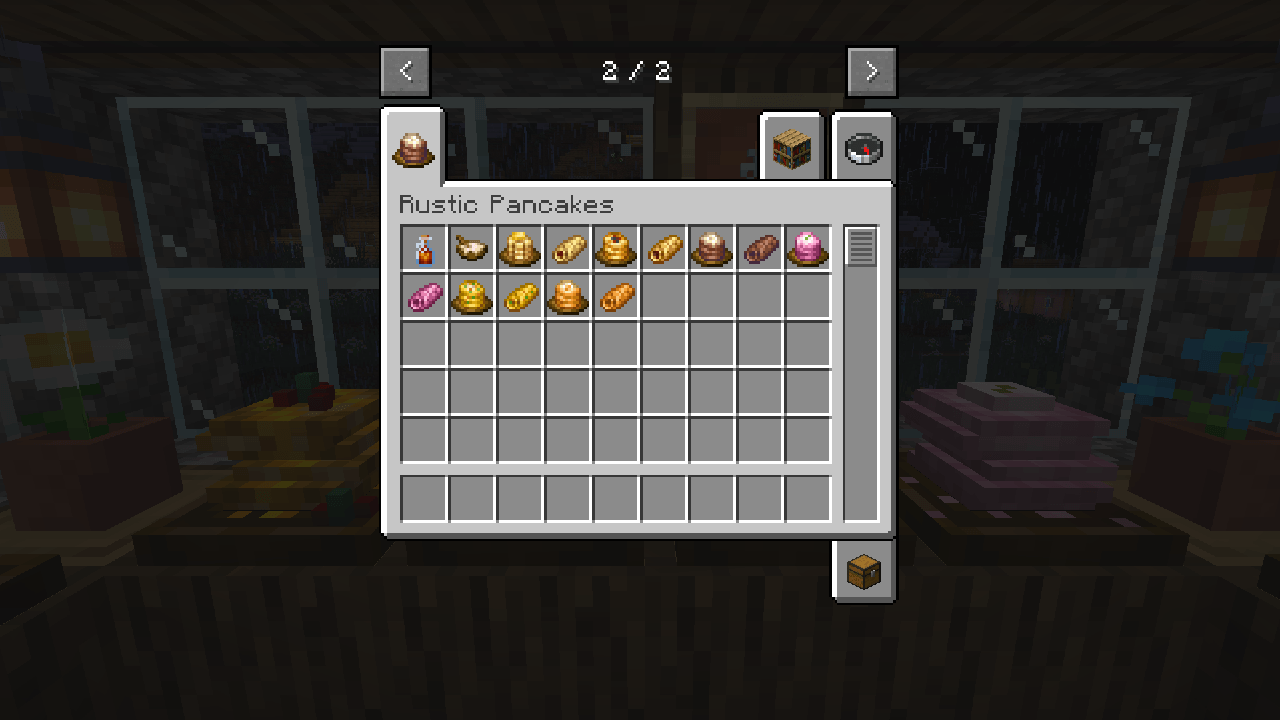Screen dimensions: 1280x720
Task: Open the bookshelf recipe book tab
Action: click(792, 147)
